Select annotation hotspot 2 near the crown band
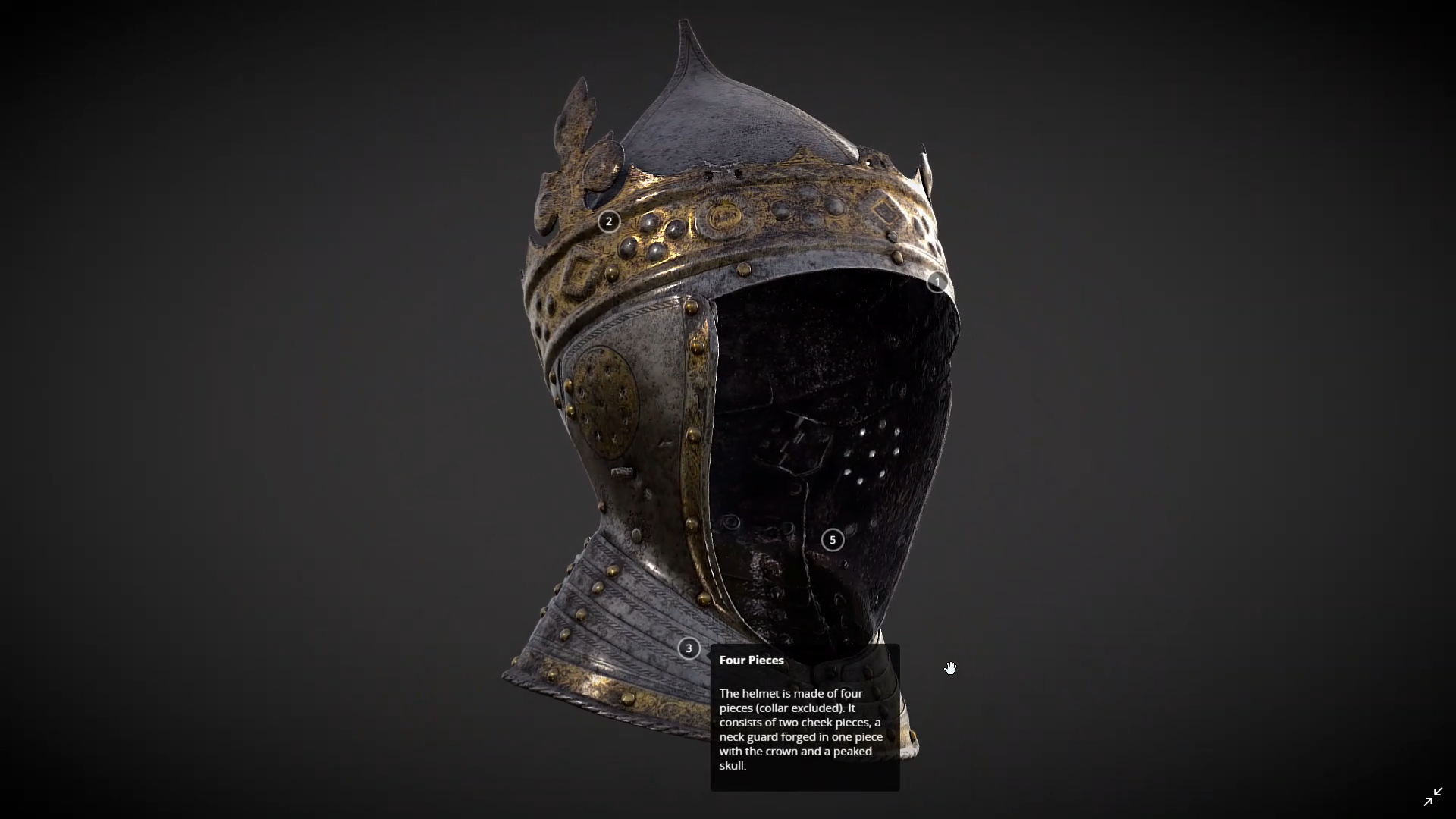This screenshot has width=1456, height=819. click(609, 221)
